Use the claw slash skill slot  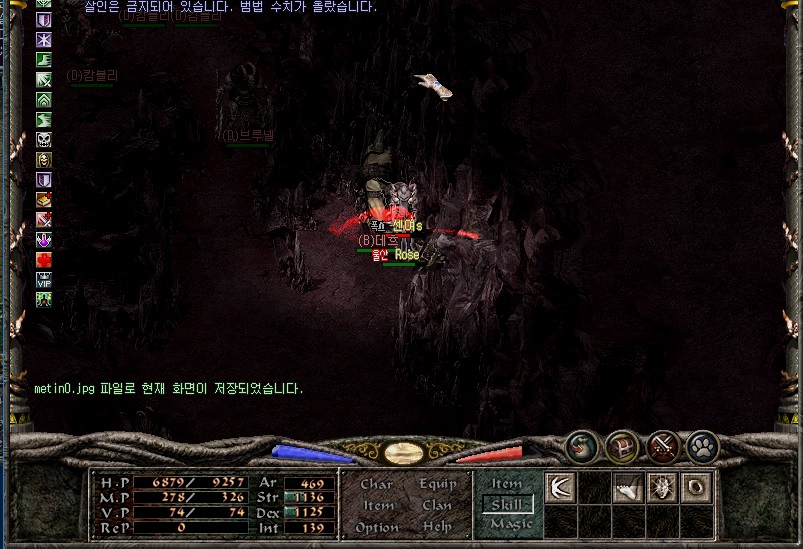(x=561, y=488)
